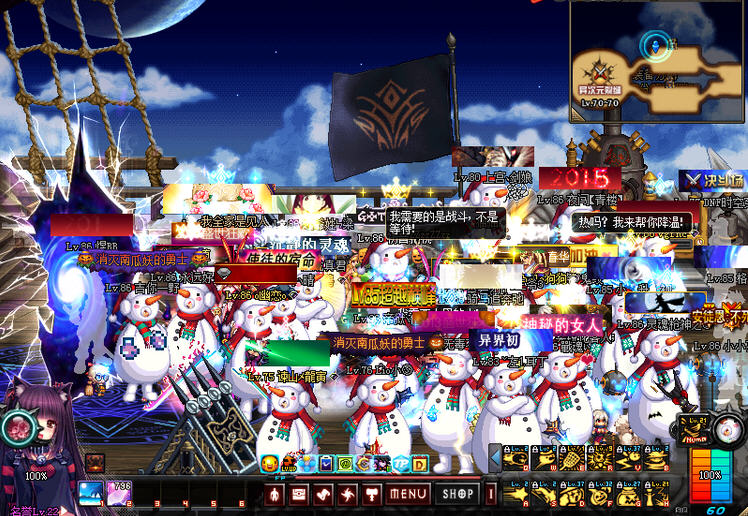
Task: Activate the pumpkin skill on key F
Action: 600,494
